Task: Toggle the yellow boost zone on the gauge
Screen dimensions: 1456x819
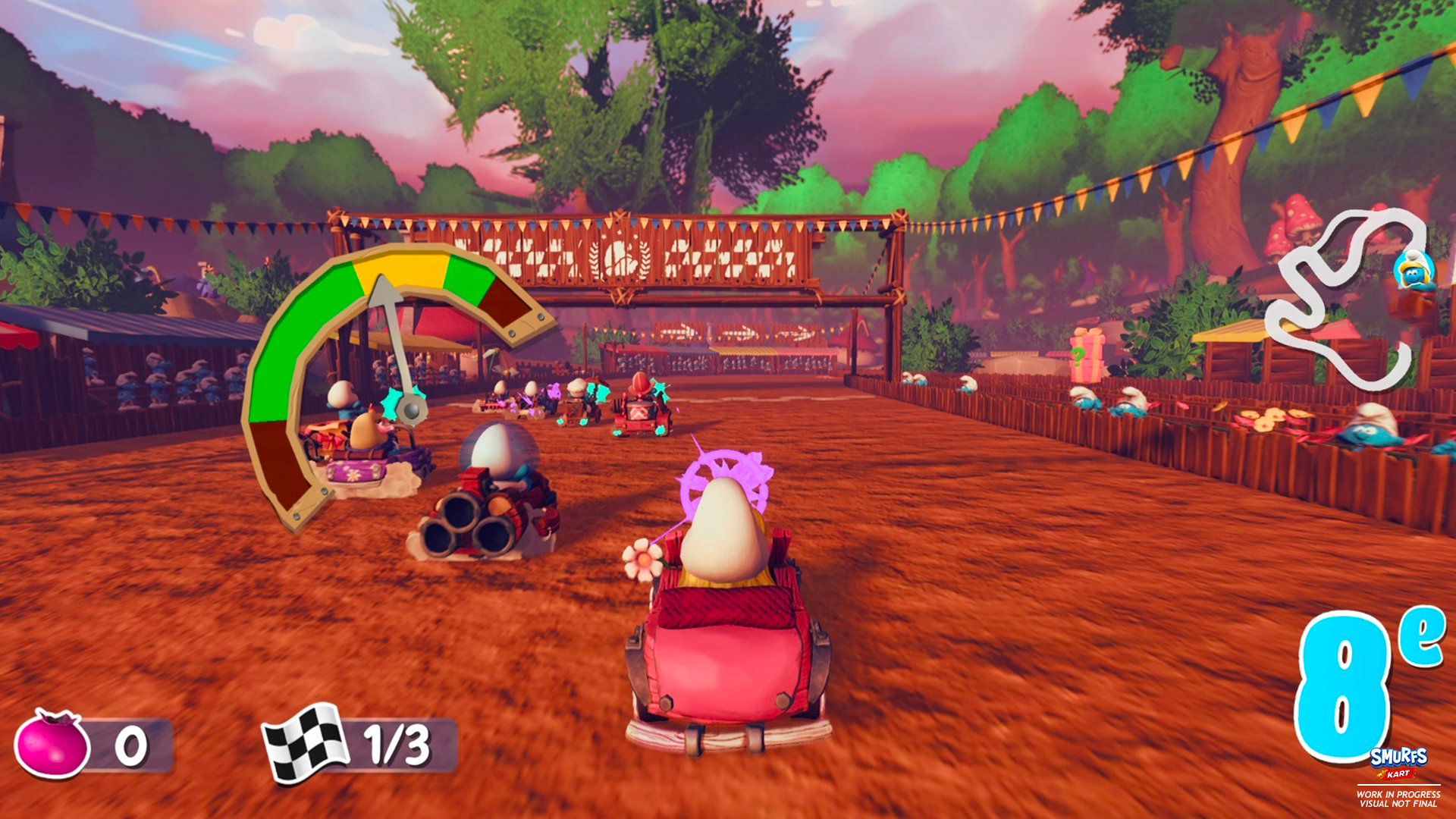Action: [x=402, y=267]
